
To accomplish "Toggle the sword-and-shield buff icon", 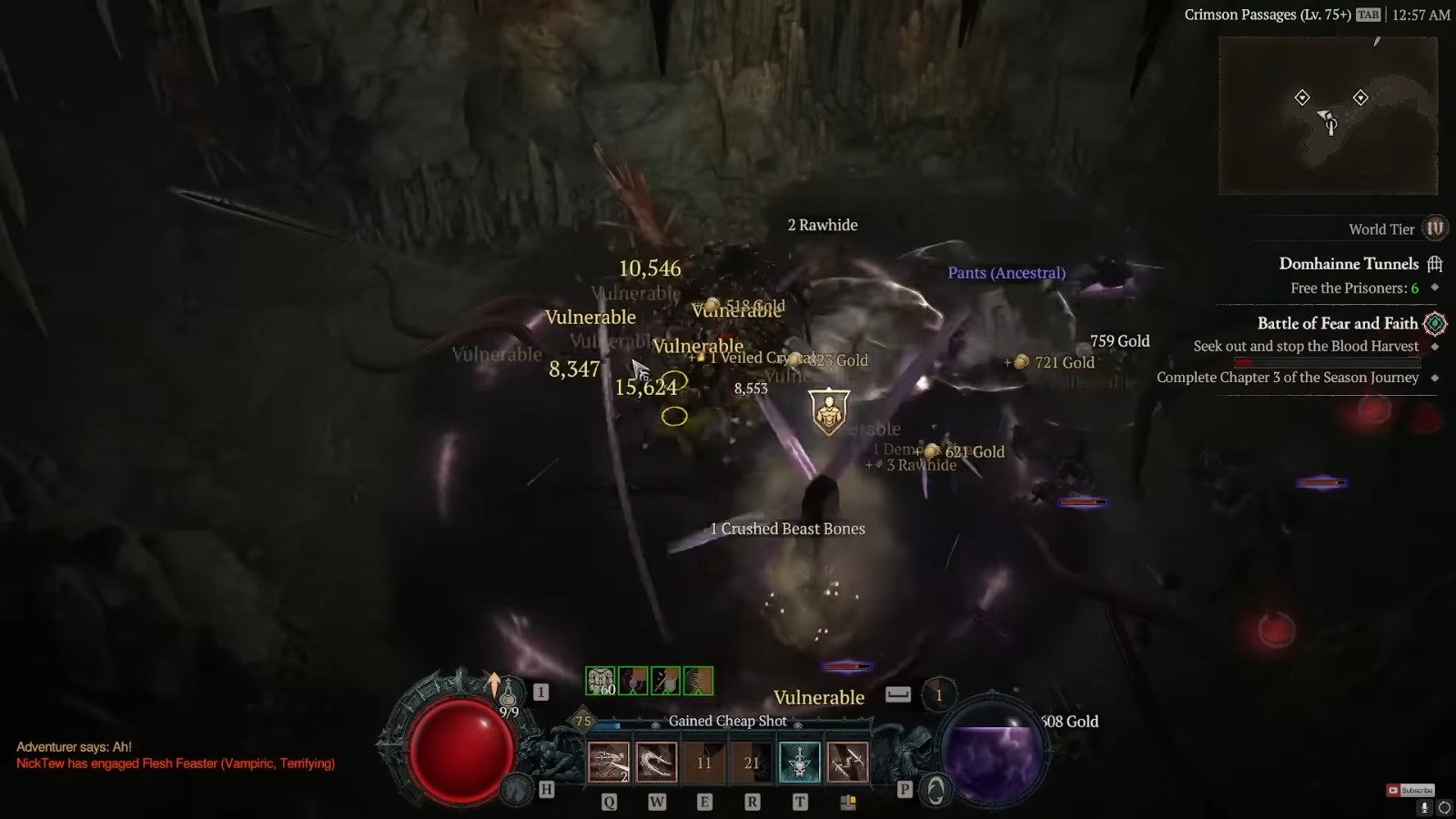I will click(x=663, y=681).
